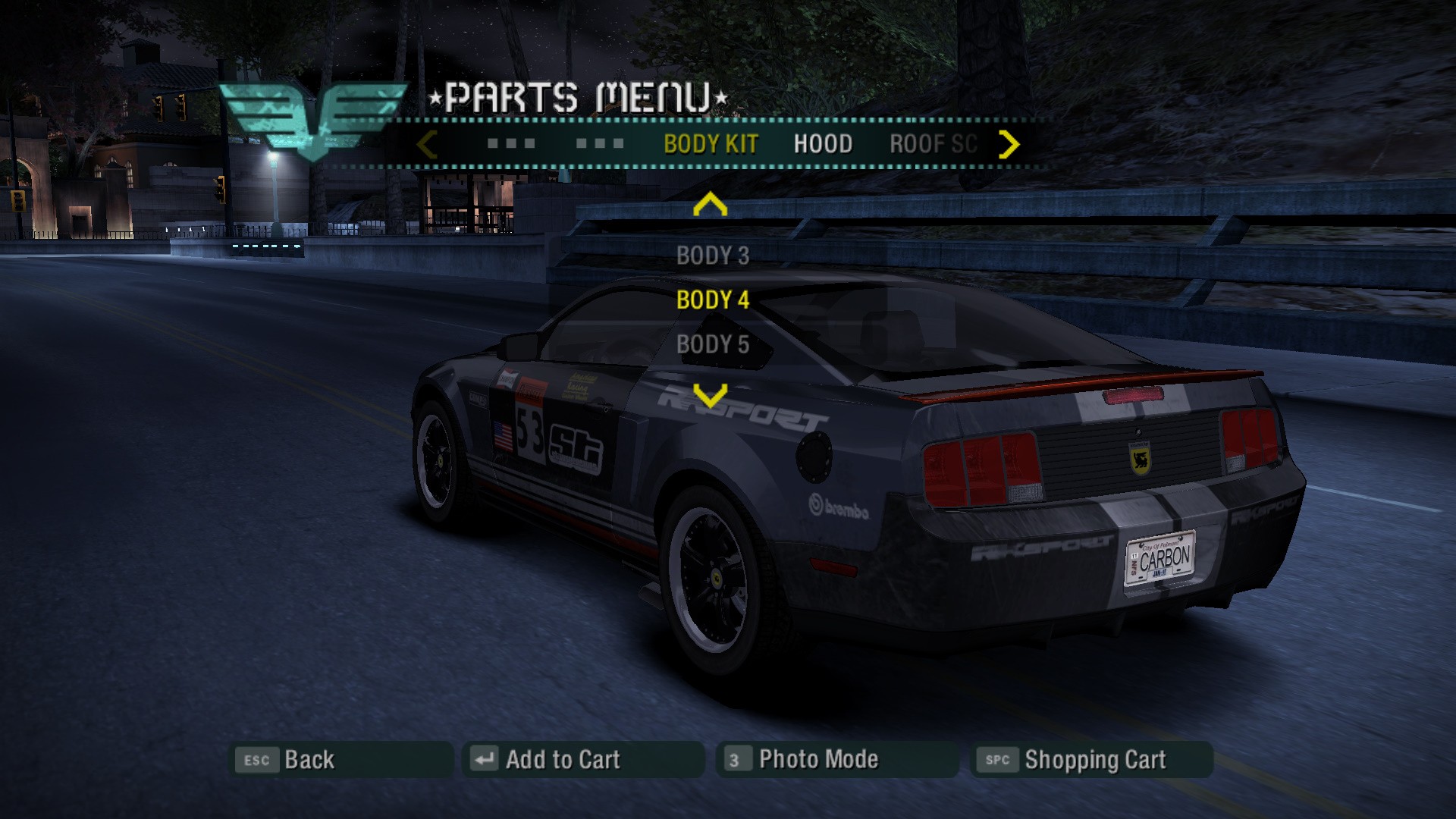Screen dimensions: 1456x819
Task: Pick the Body 5 kit option
Action: [x=712, y=344]
